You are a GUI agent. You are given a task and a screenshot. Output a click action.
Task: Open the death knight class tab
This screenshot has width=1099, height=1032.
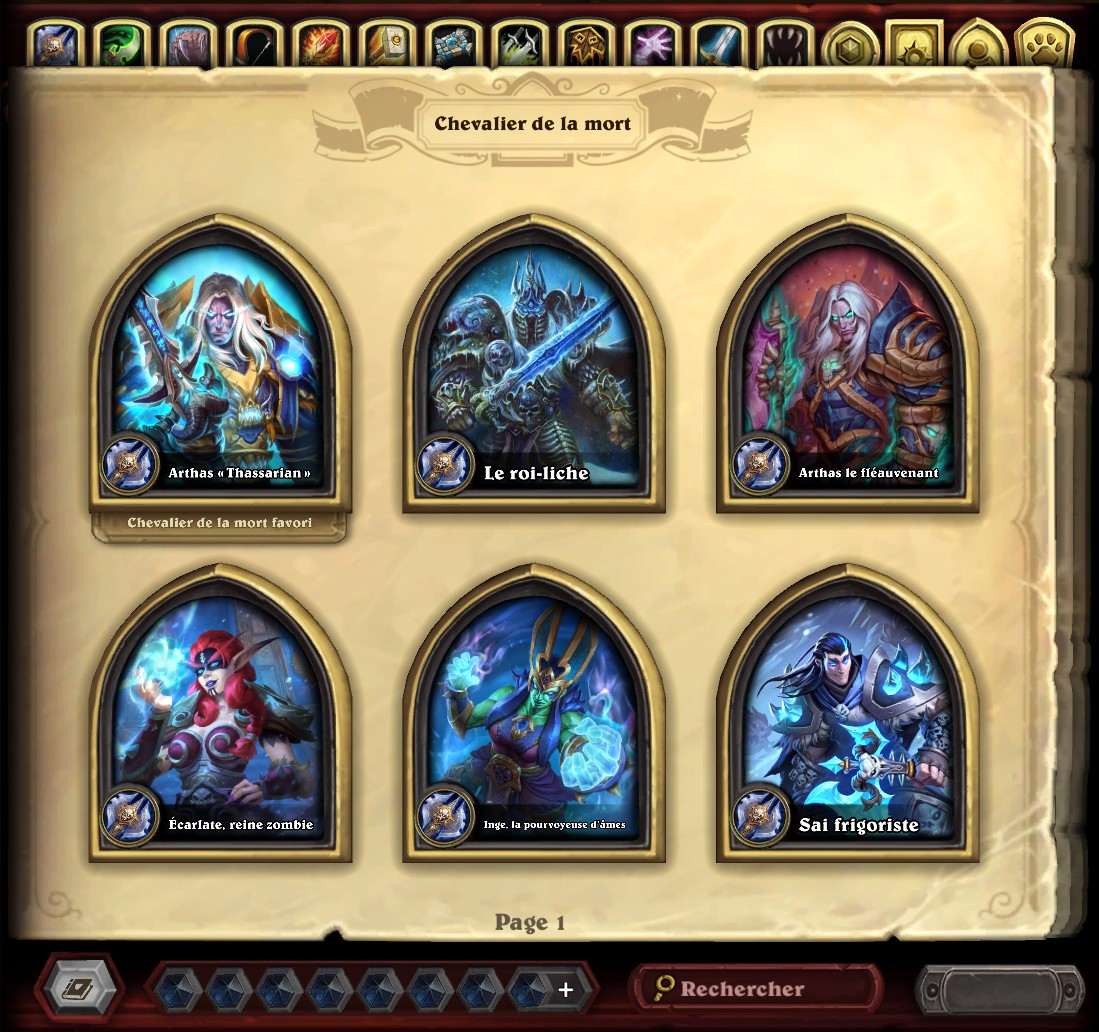click(56, 45)
